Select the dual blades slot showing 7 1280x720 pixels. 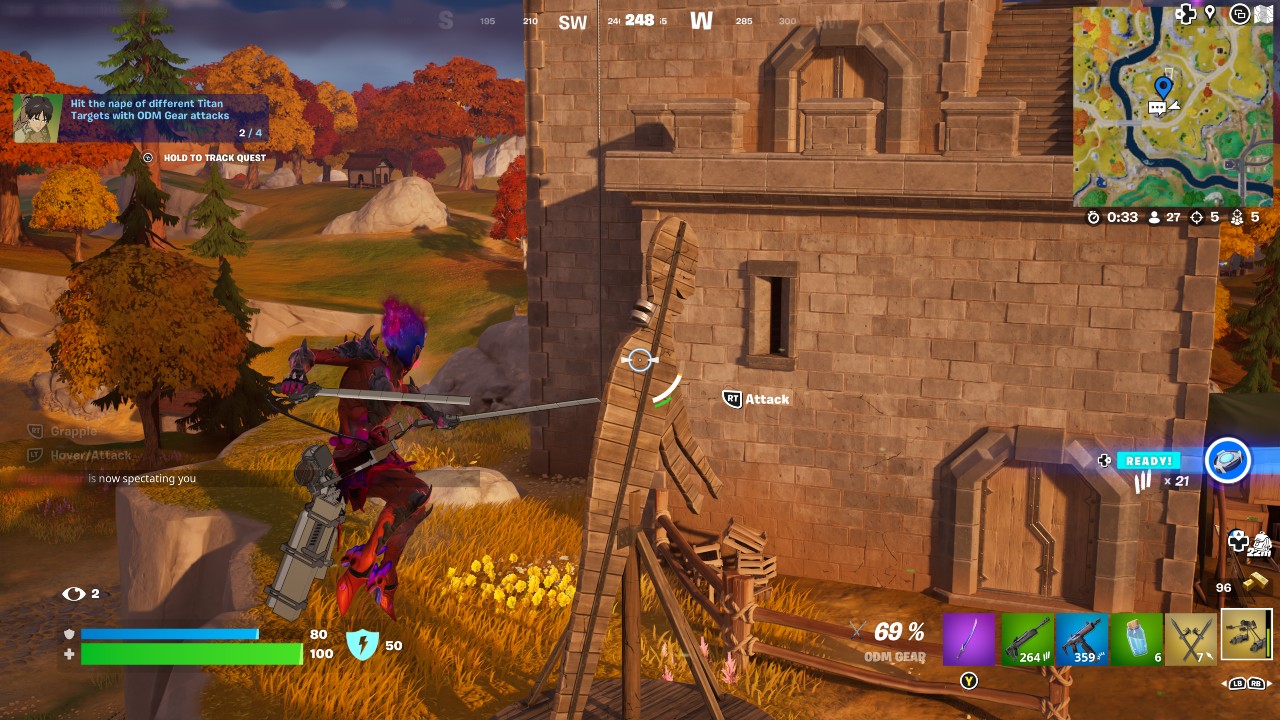1190,638
